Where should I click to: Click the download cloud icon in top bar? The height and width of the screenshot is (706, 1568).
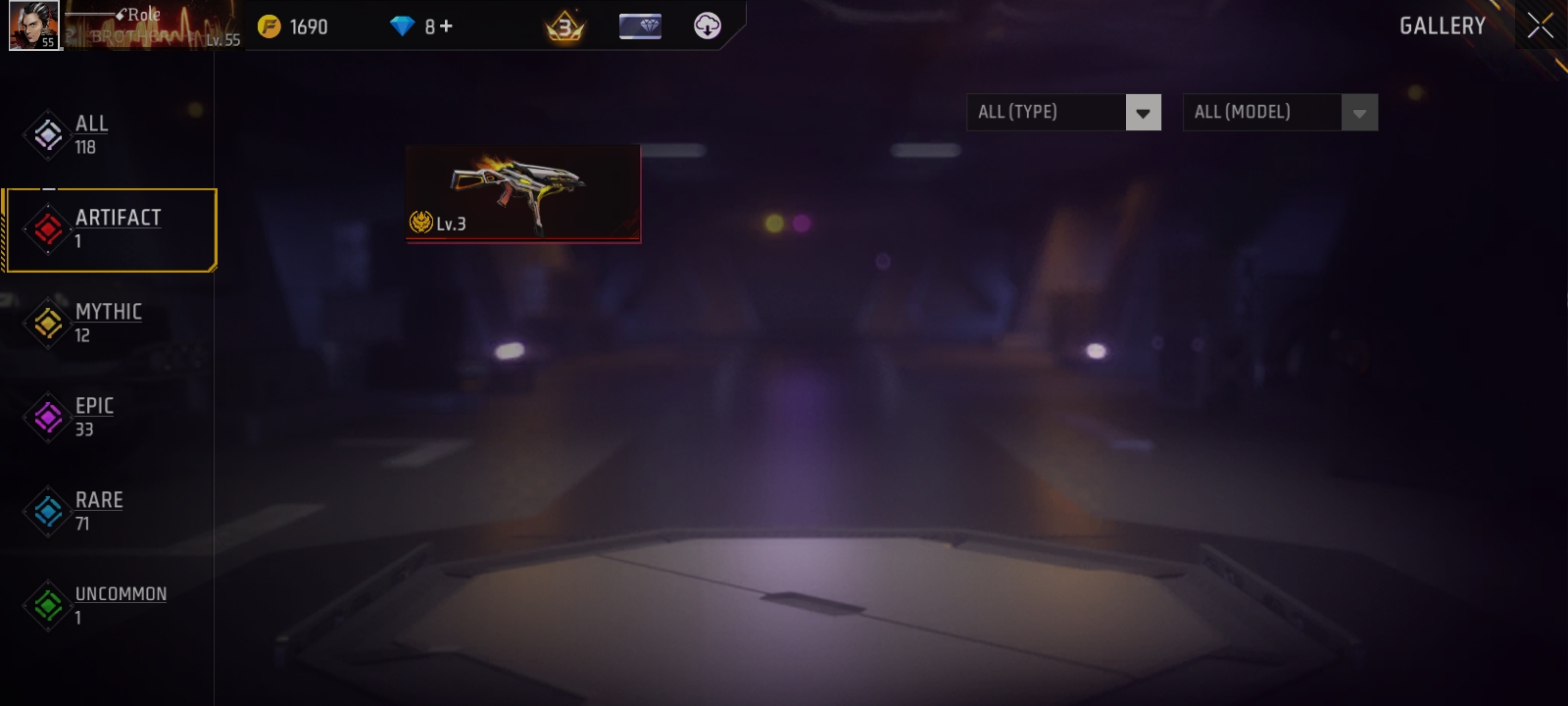pos(707,26)
